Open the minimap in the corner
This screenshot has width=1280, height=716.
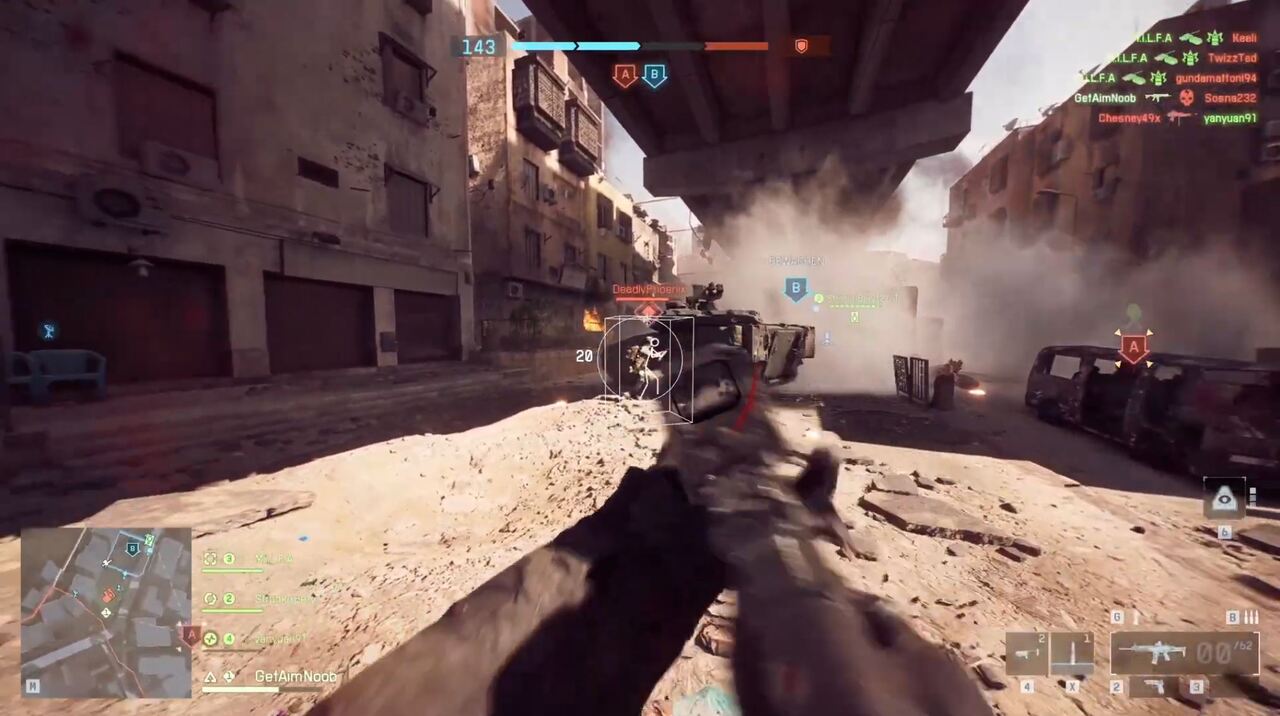coord(106,612)
